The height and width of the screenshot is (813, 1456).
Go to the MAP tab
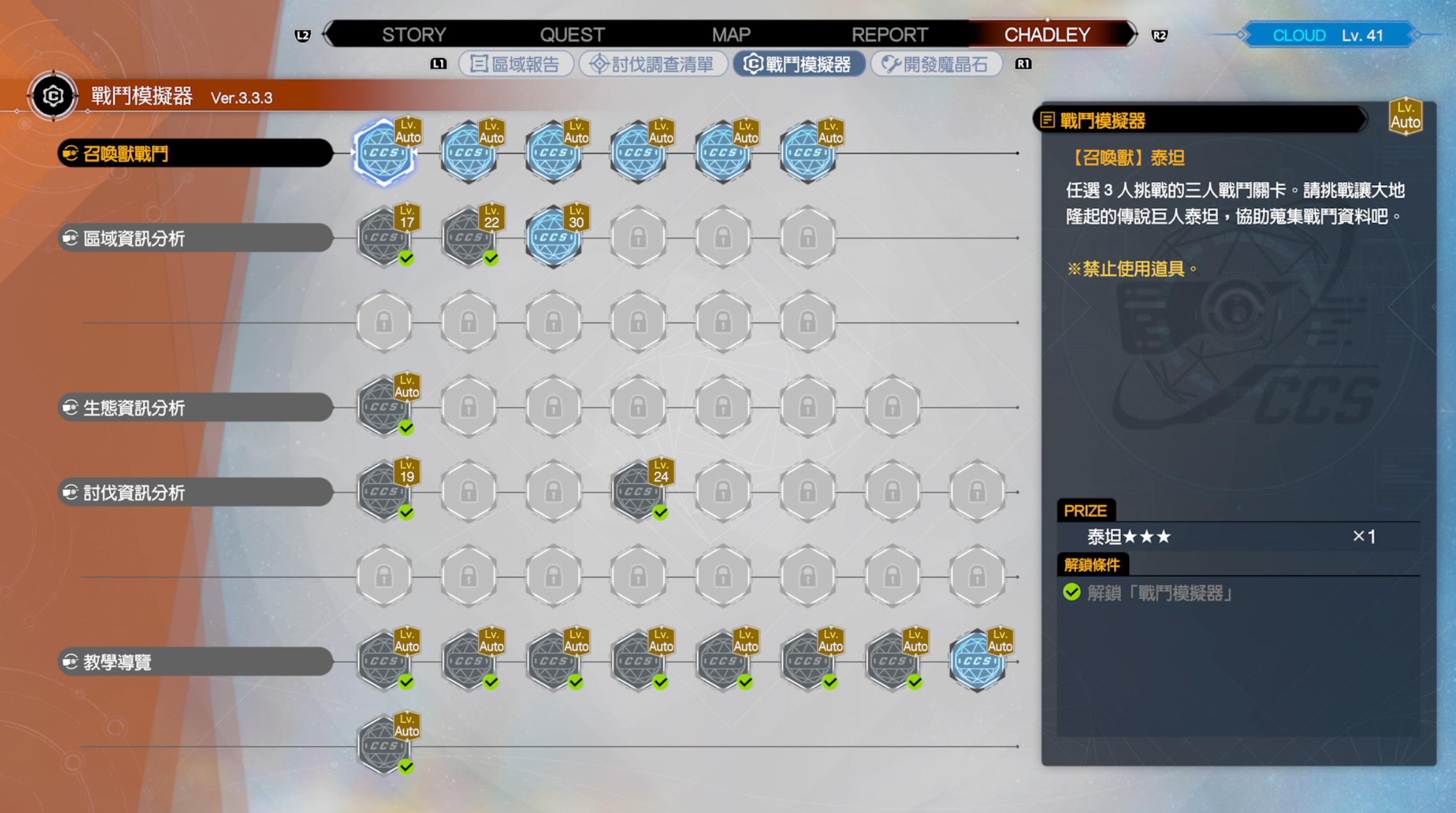point(731,34)
